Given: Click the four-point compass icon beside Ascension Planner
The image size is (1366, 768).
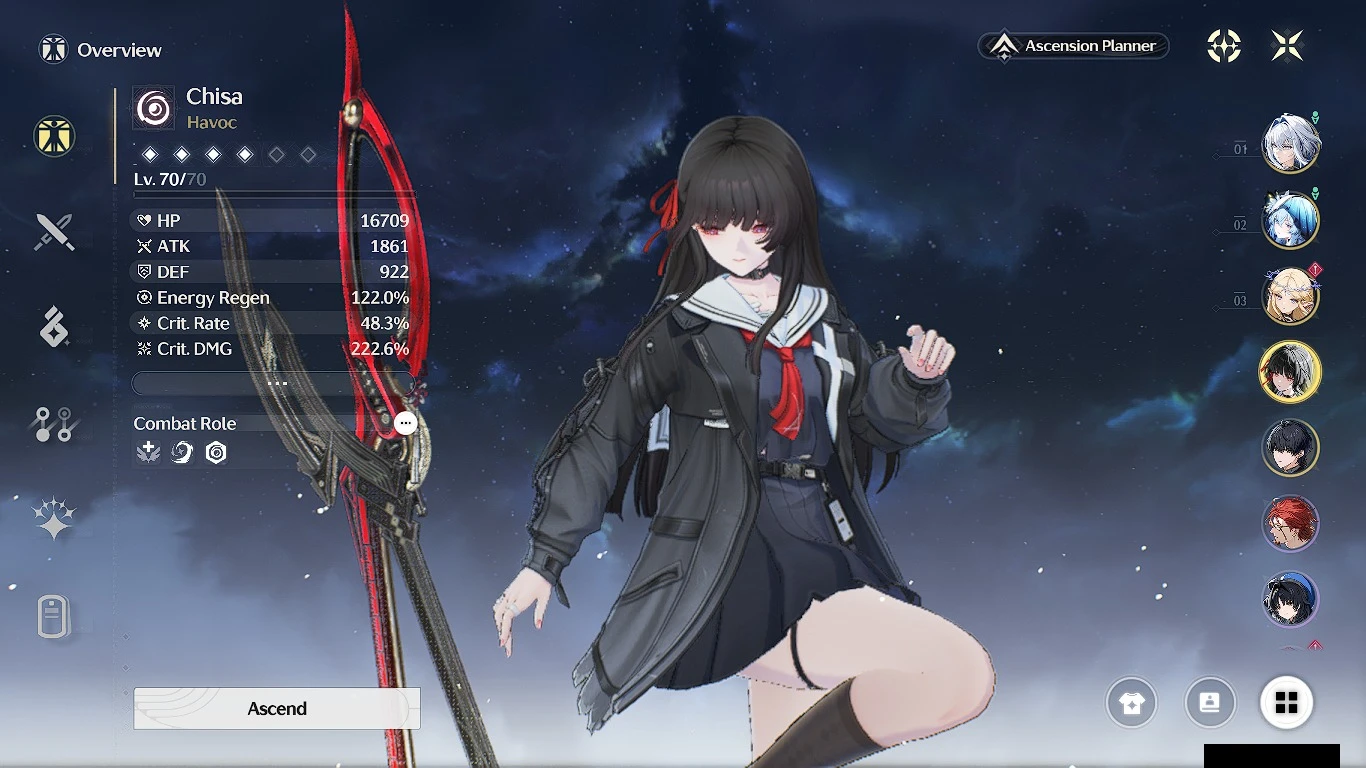Looking at the screenshot, I should (1224, 45).
